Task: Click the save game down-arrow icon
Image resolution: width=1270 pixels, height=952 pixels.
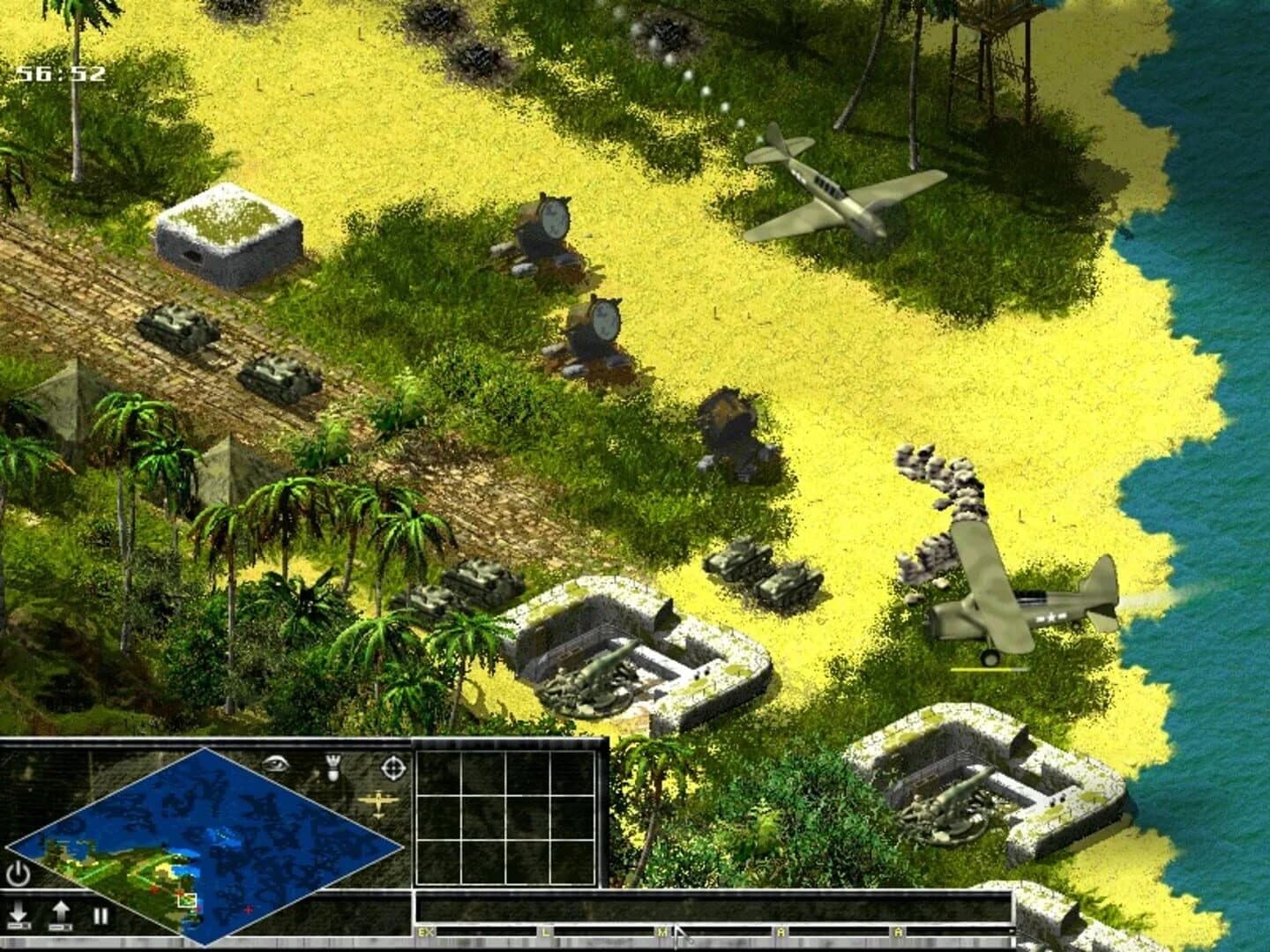Action: pyautogui.click(x=18, y=912)
